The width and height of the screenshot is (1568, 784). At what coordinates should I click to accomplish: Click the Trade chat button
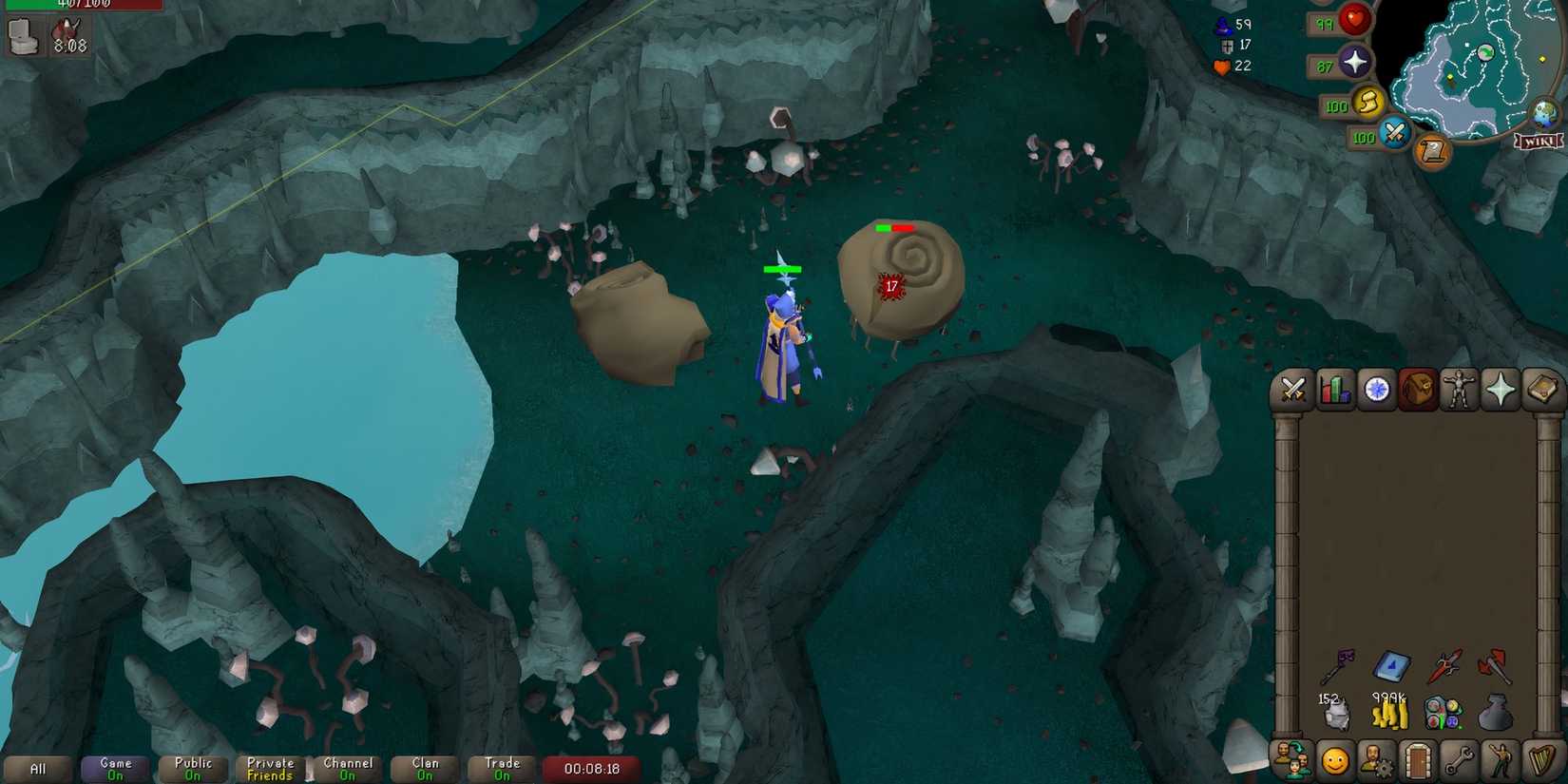tap(502, 767)
